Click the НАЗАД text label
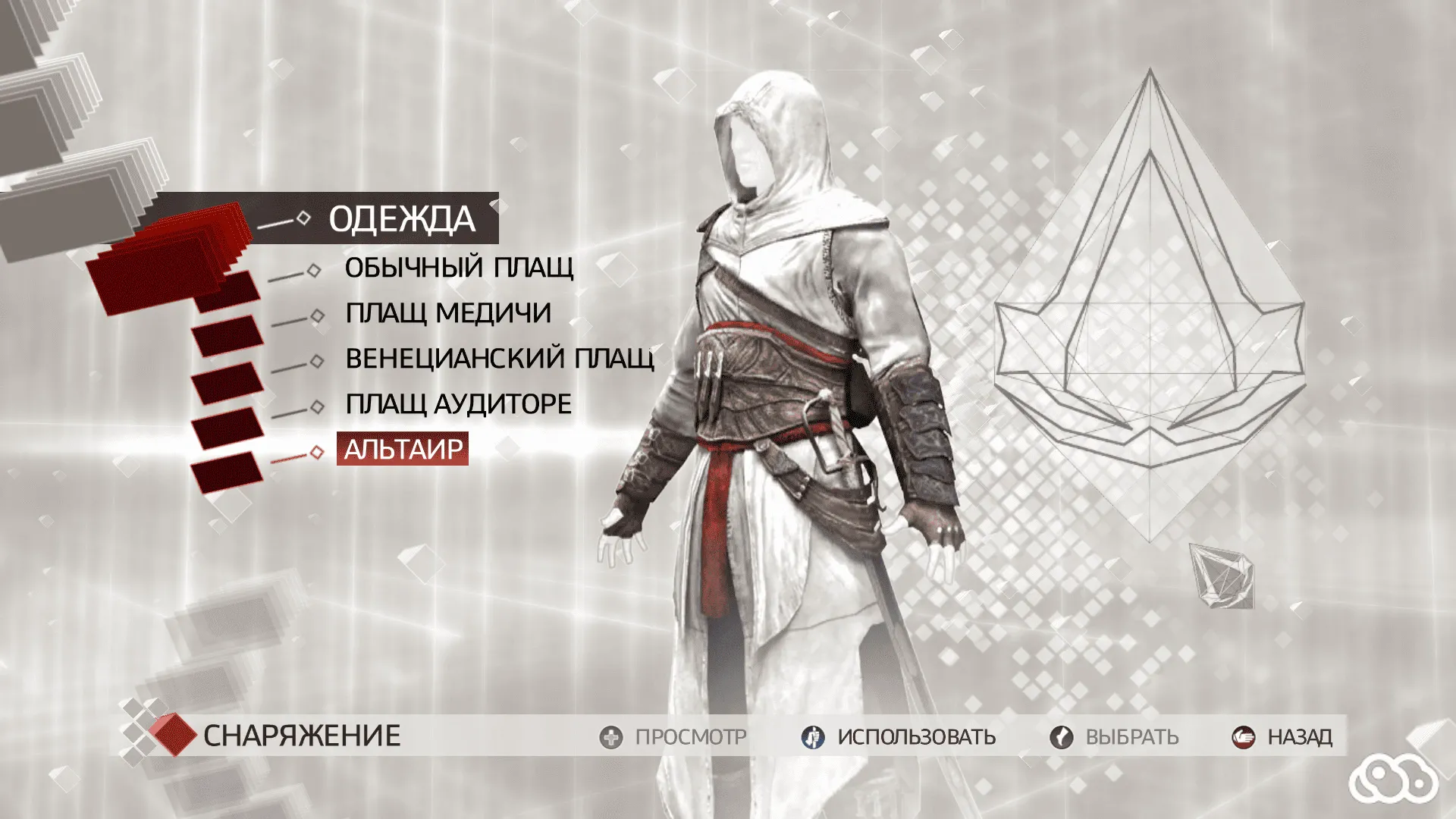This screenshot has height=819, width=1456. pyautogui.click(x=1299, y=736)
